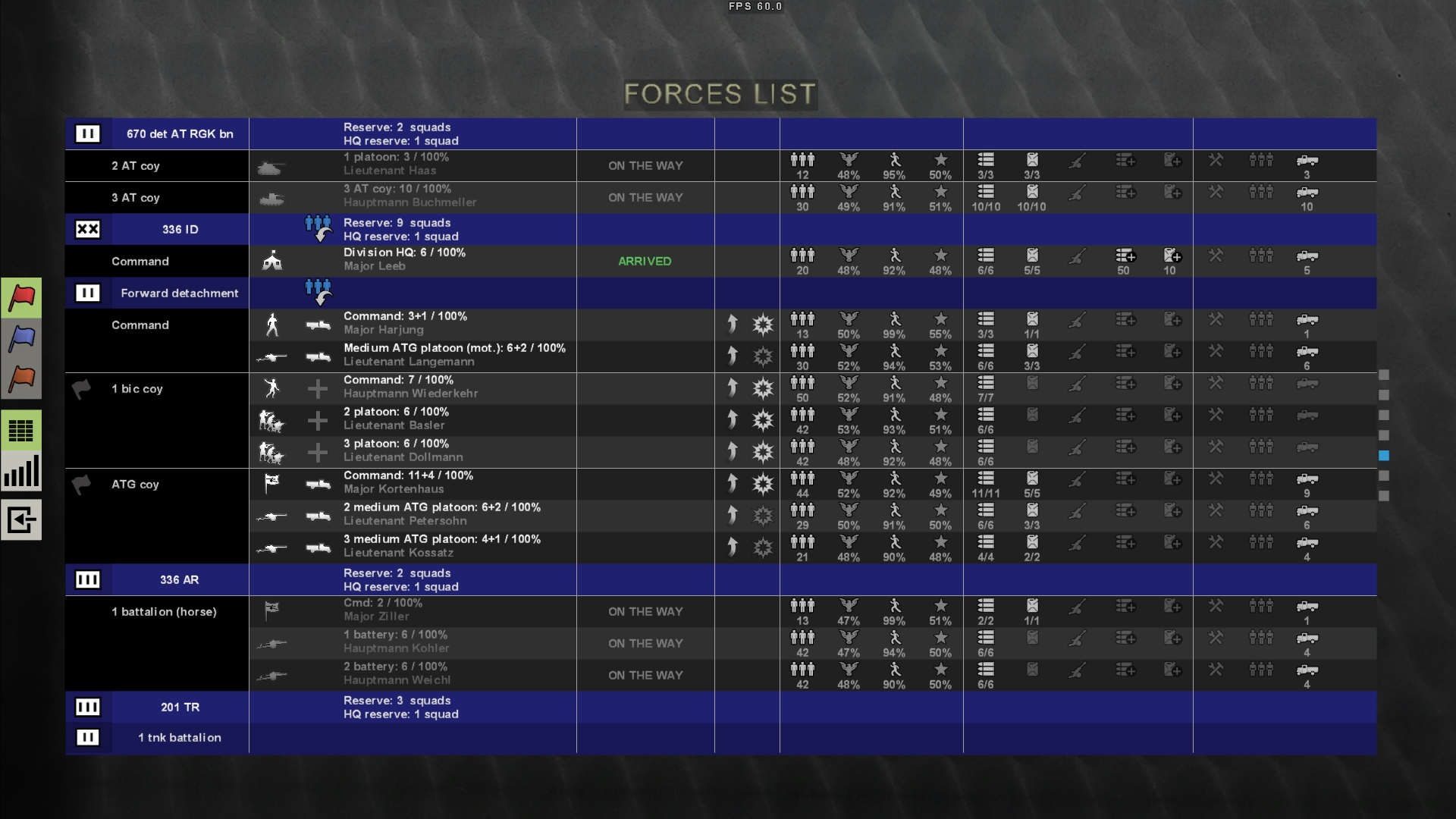Toggle the explosion icon for Lieutenant Basler's platoon
The image size is (1456, 819).
click(763, 419)
